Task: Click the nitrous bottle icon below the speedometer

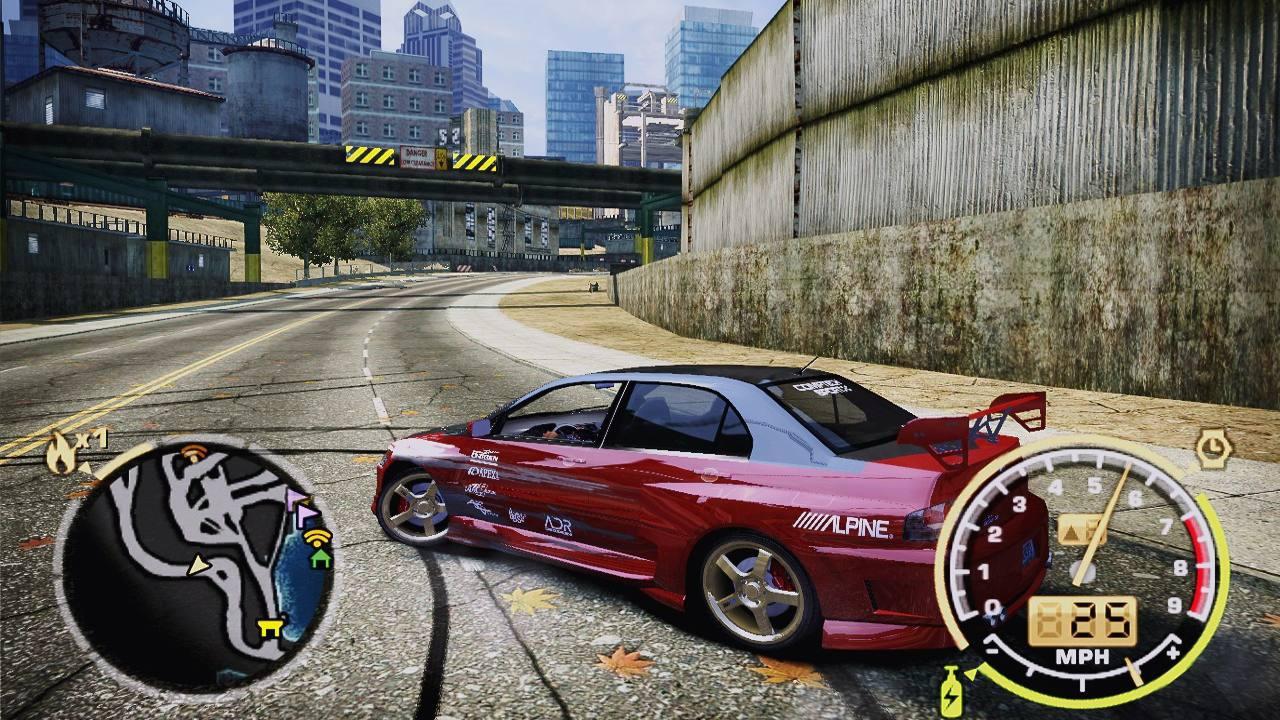Action: (x=951, y=691)
